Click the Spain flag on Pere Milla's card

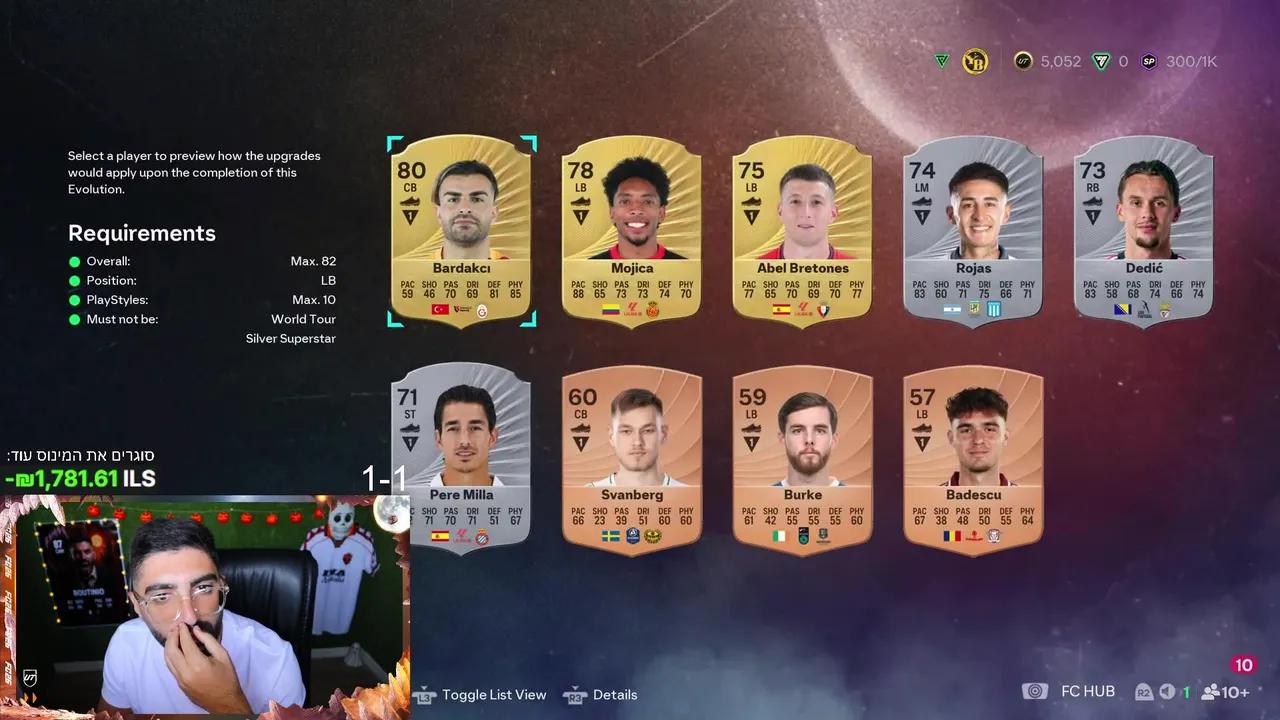click(438, 536)
